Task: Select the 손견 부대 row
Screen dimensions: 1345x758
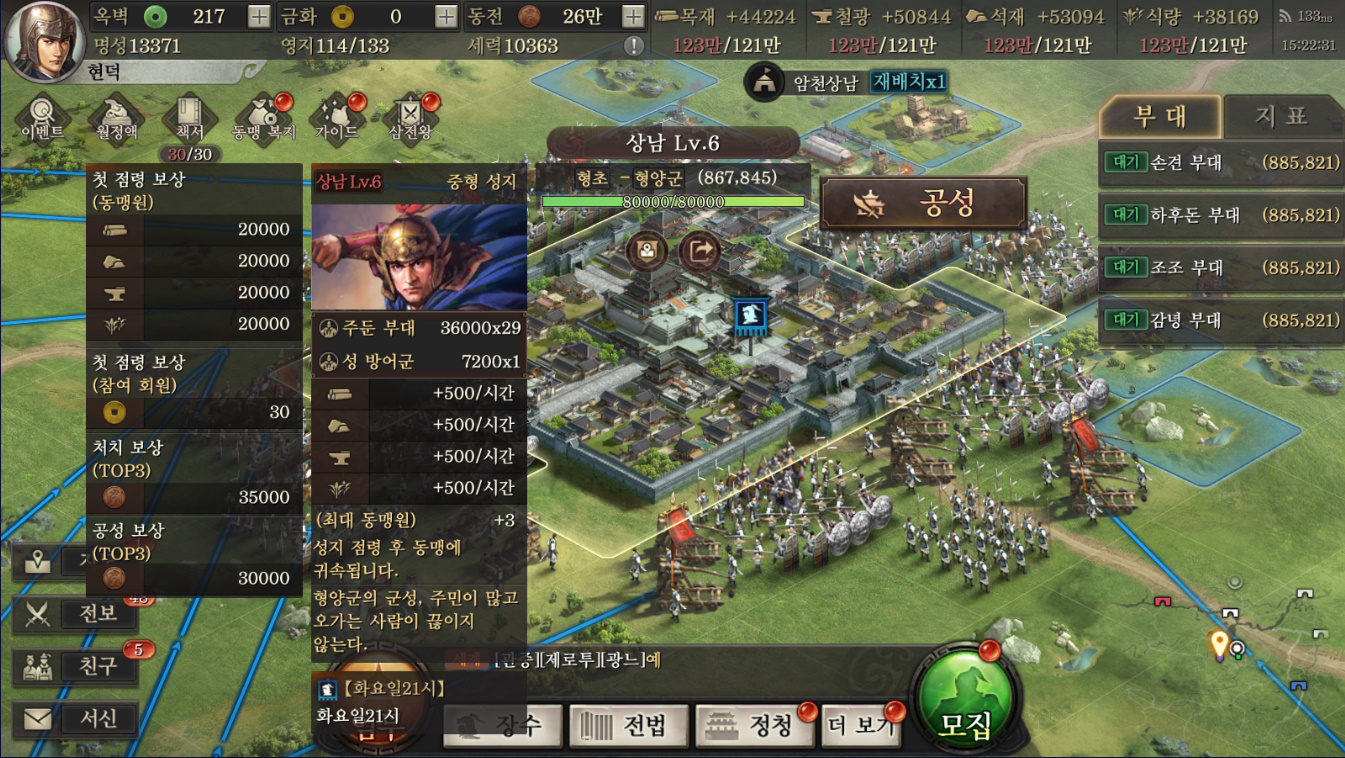Action: click(1220, 162)
